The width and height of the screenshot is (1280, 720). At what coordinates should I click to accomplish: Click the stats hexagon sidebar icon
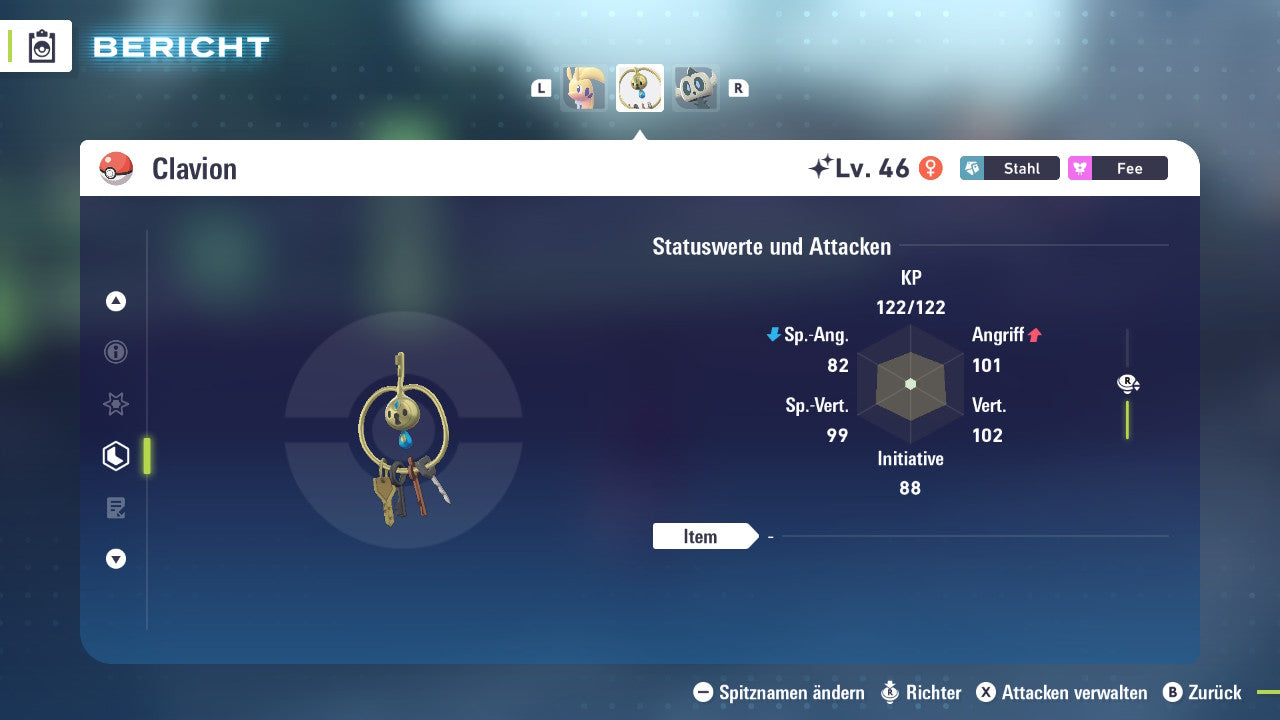point(115,455)
